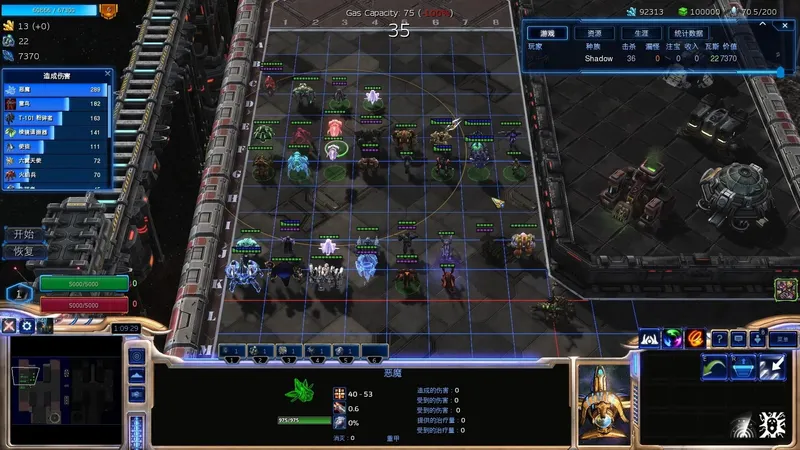The height and width of the screenshot is (450, 800).
Task: Switch to the 游戏 tab
Action: 541,33
